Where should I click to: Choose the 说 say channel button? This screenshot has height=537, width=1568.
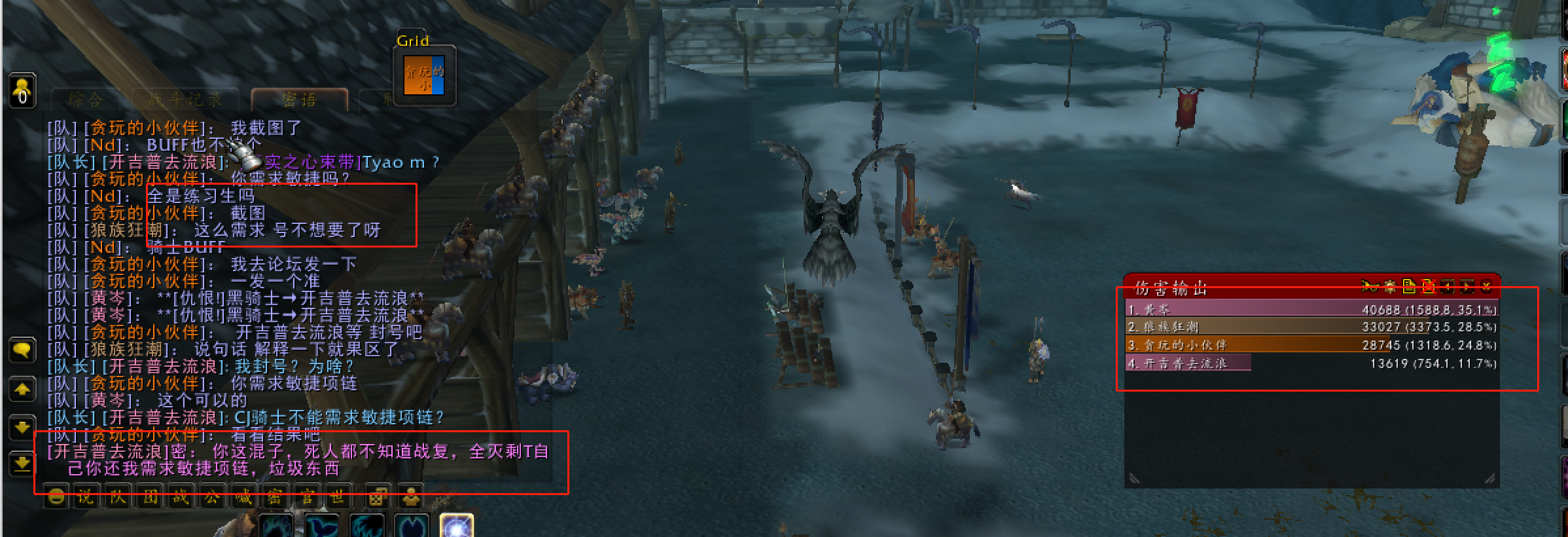[x=86, y=498]
